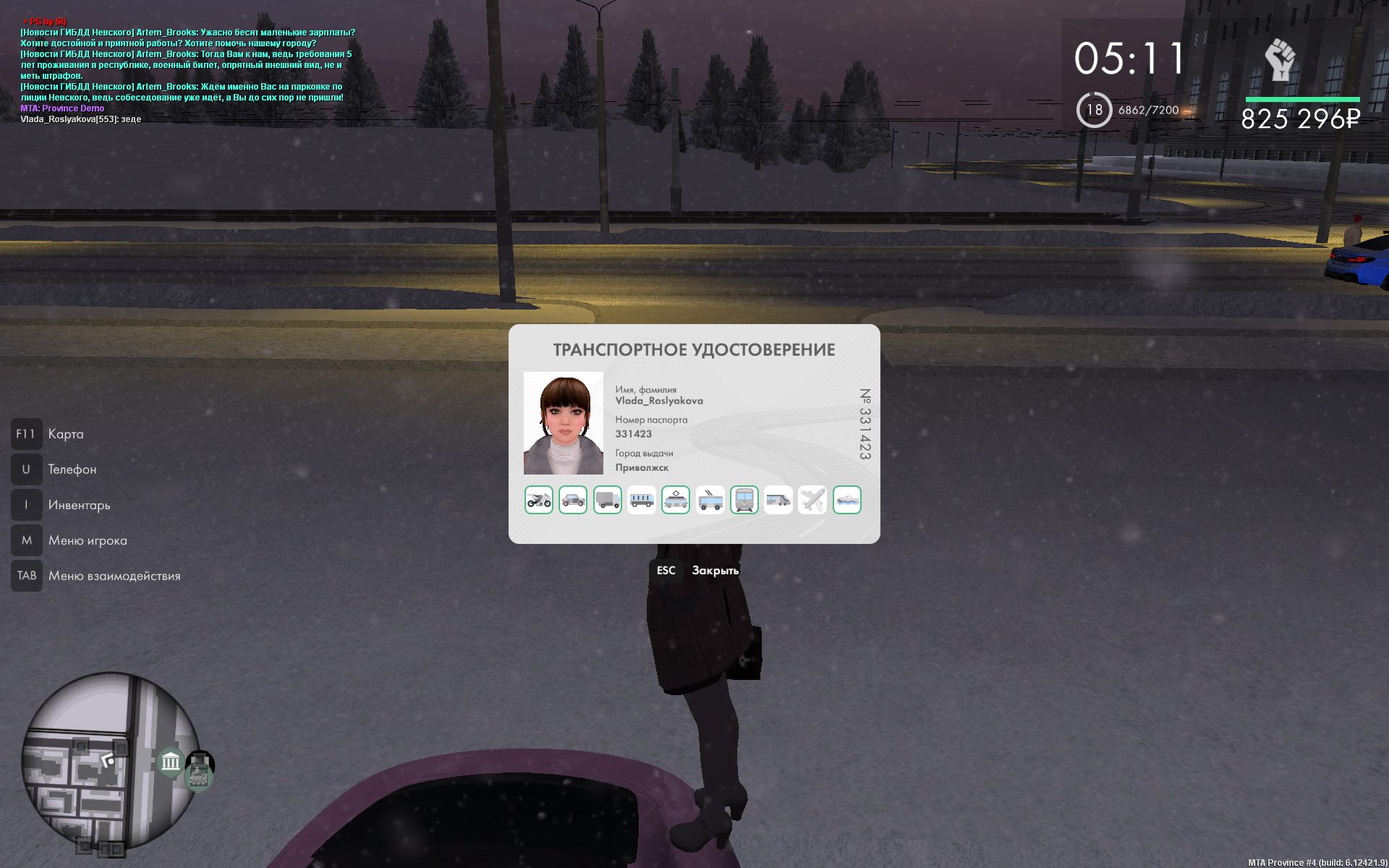The image size is (1389, 868).
Task: Click the passenger car license icon
Action: 573,500
